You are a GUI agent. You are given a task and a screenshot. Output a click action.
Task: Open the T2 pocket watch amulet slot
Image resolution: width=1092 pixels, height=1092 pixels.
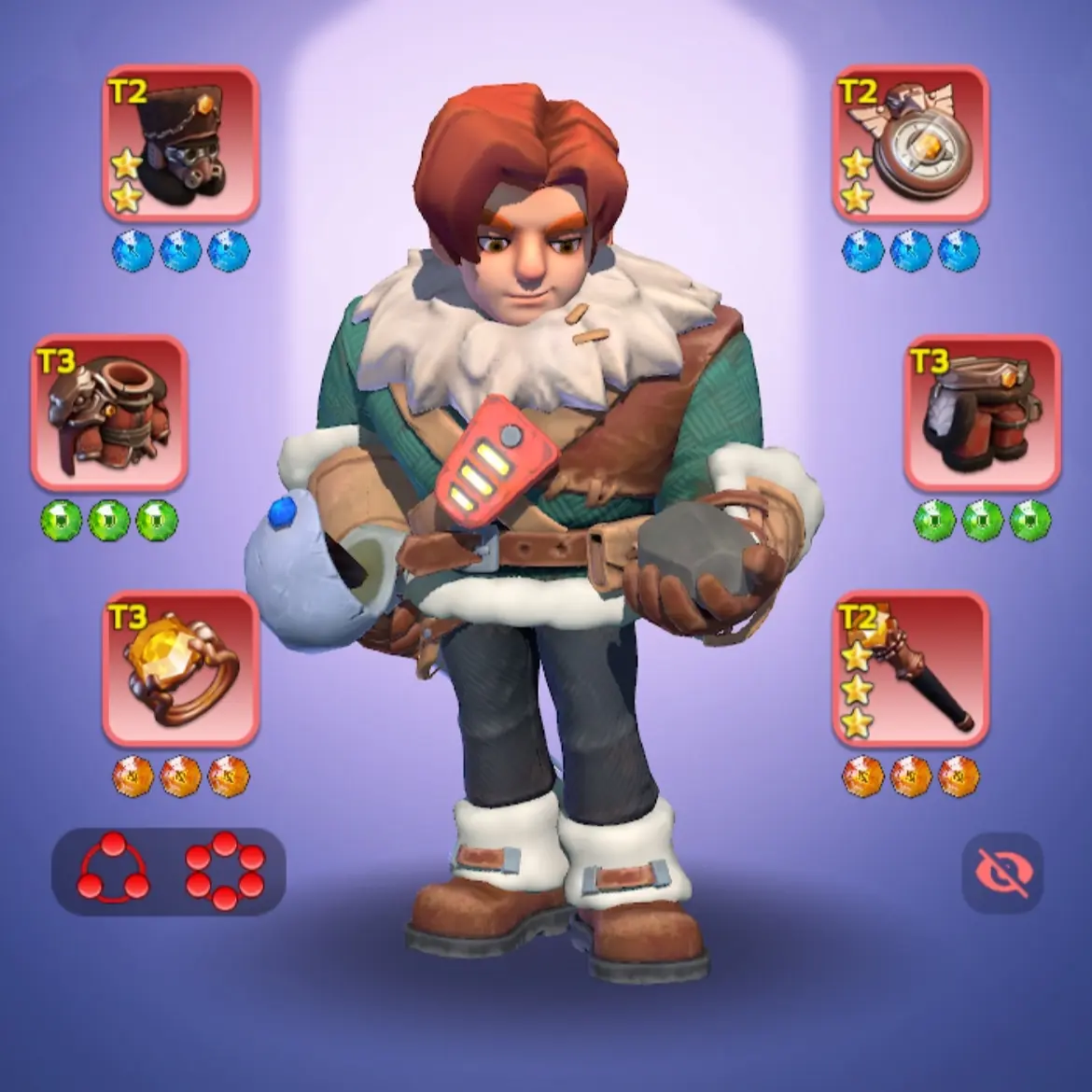910,143
